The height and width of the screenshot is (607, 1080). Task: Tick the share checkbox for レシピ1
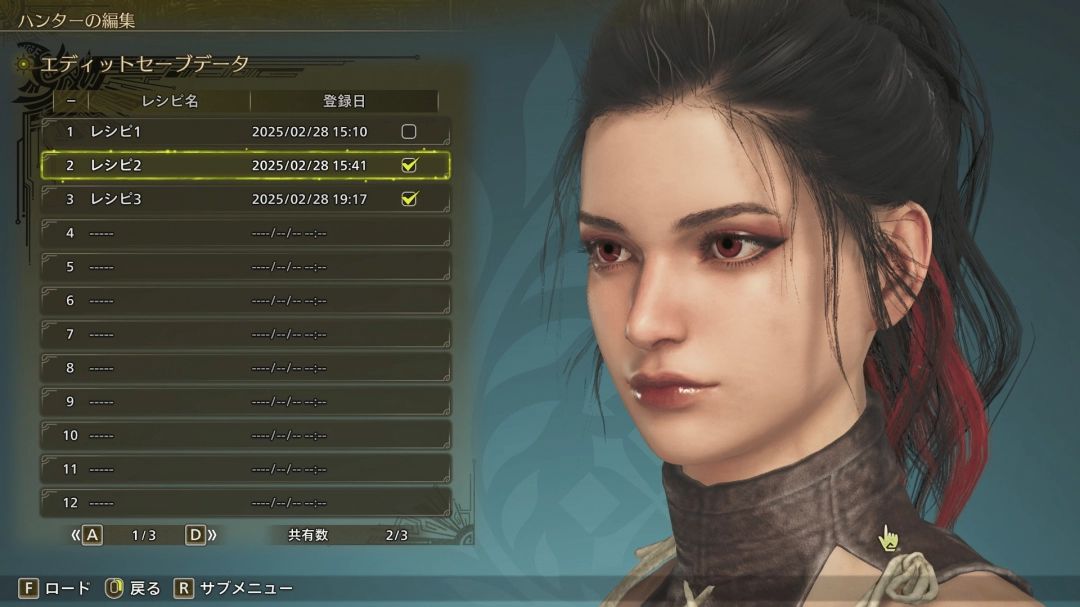click(x=408, y=132)
